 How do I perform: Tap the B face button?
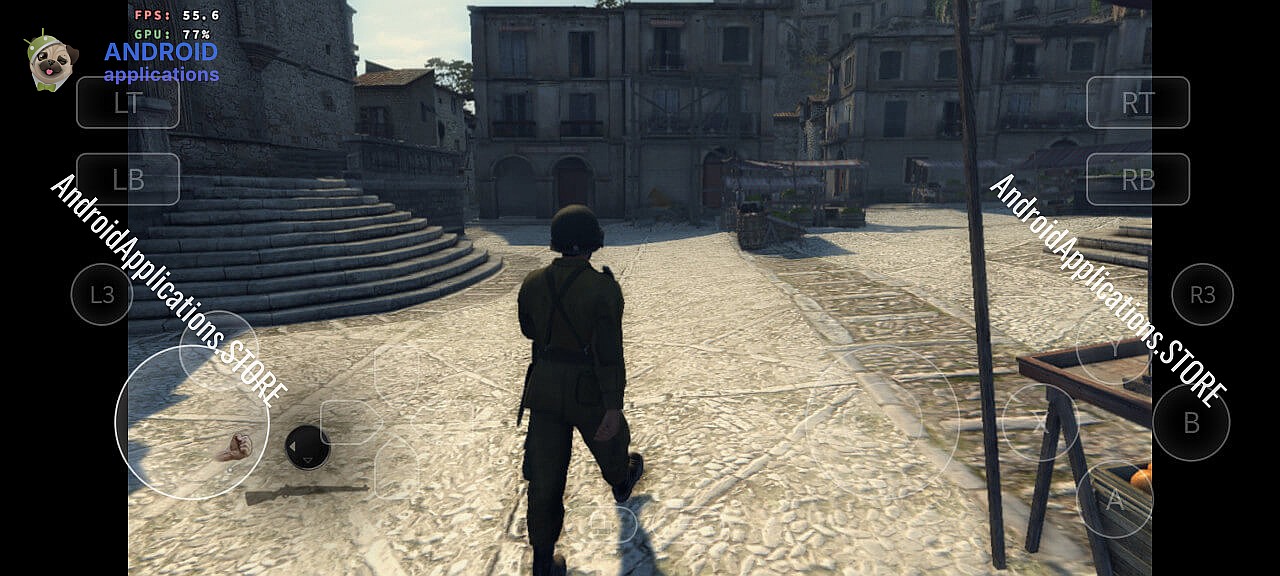tap(1191, 422)
